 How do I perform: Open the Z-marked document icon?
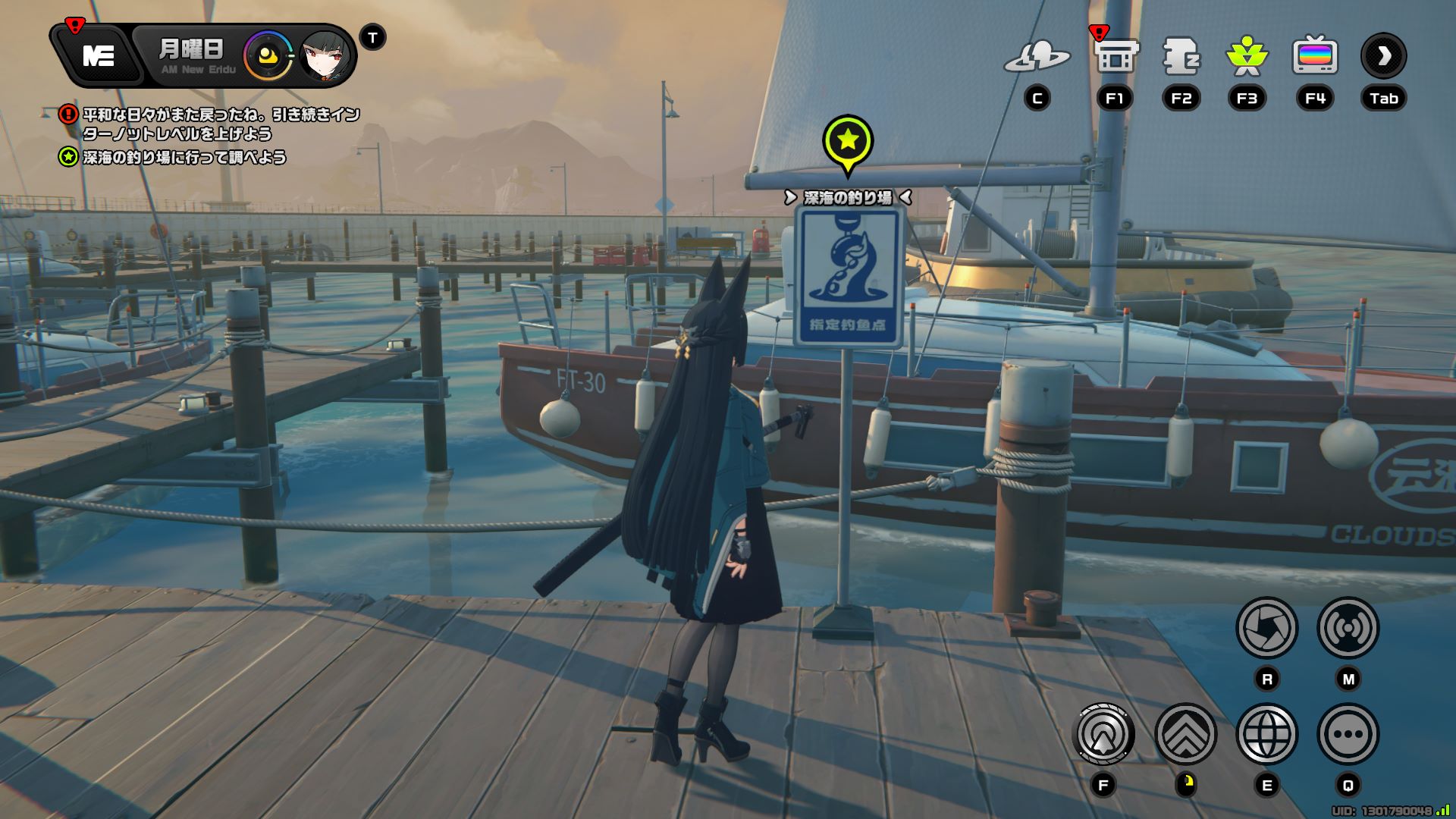[x=1181, y=57]
